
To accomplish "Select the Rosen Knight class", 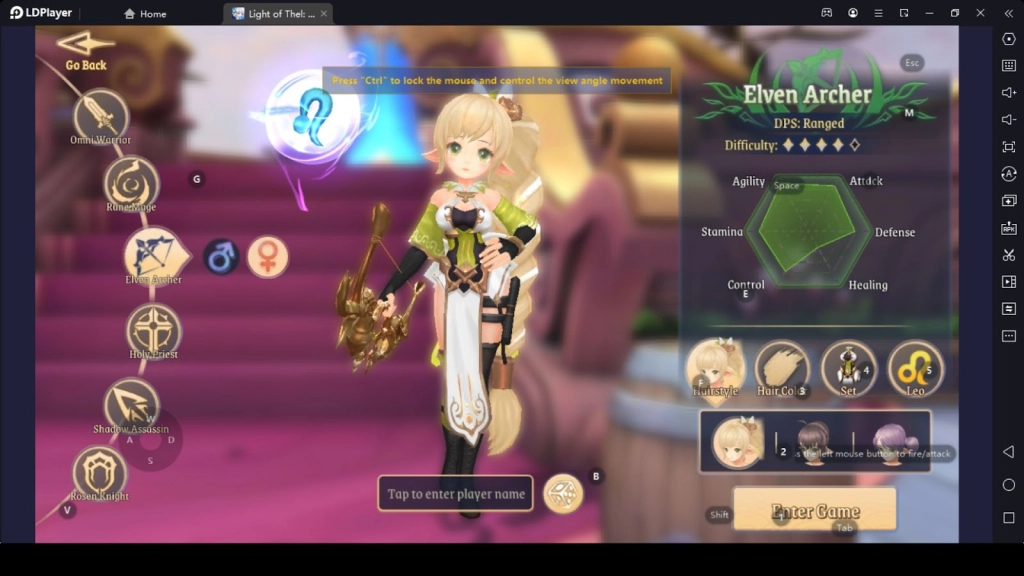I will 100,471.
